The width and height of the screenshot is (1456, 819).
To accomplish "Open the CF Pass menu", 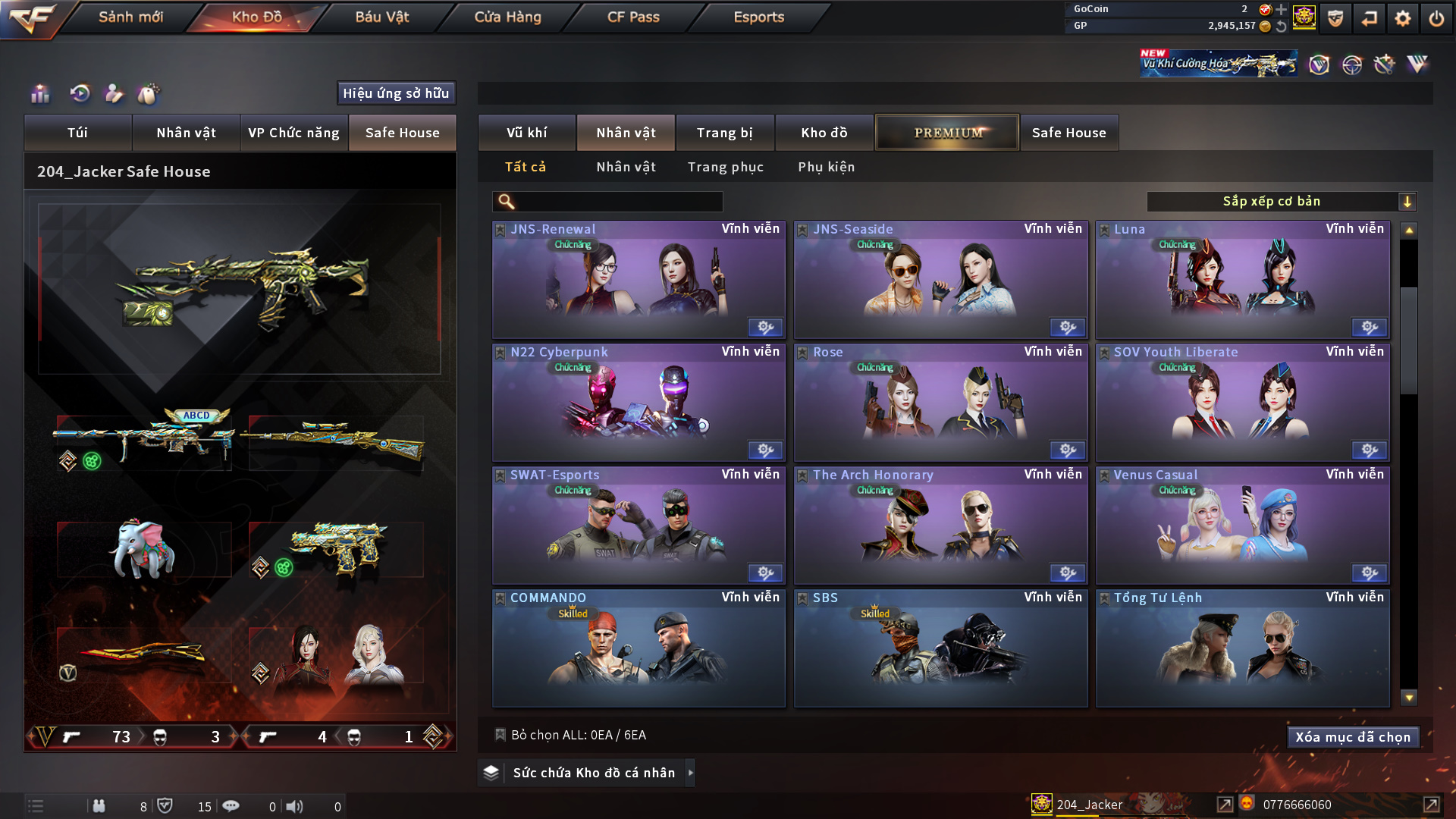I will pyautogui.click(x=633, y=17).
